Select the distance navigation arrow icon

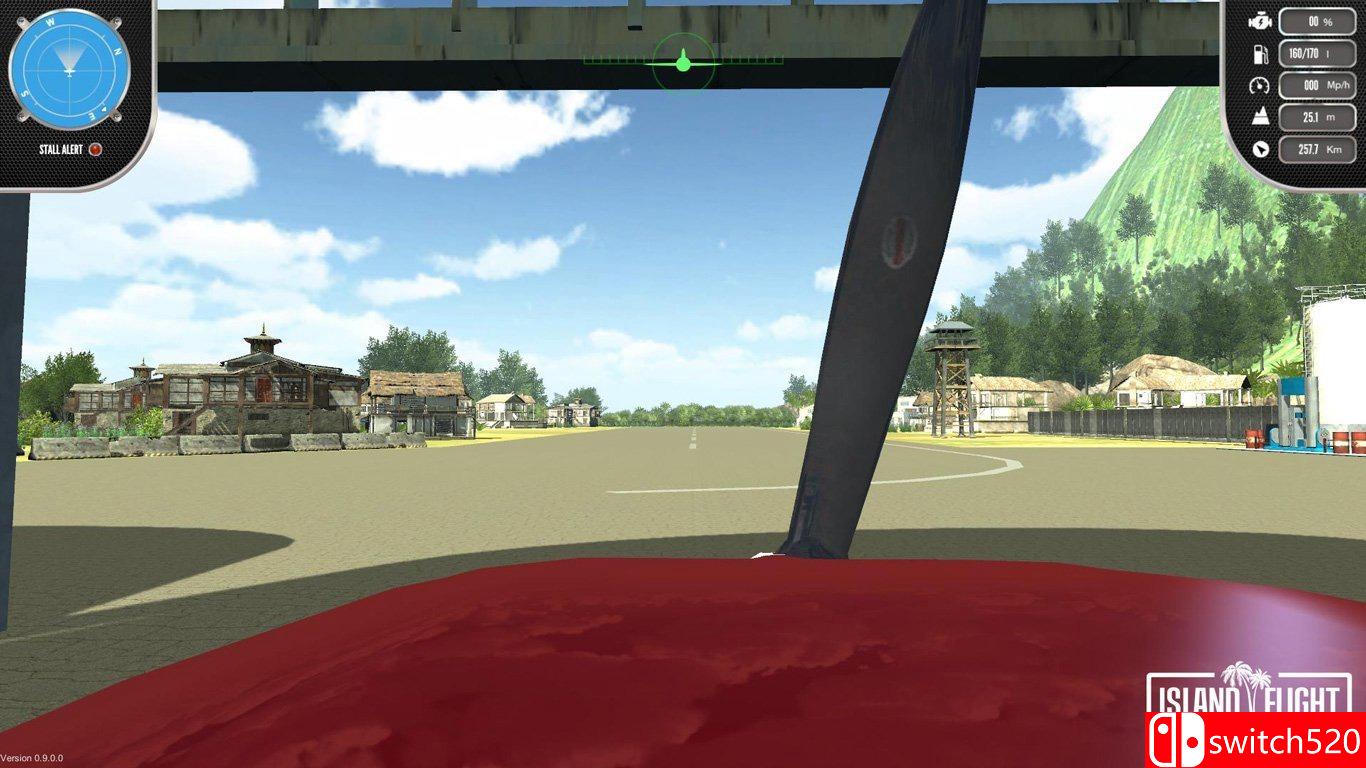(1261, 148)
